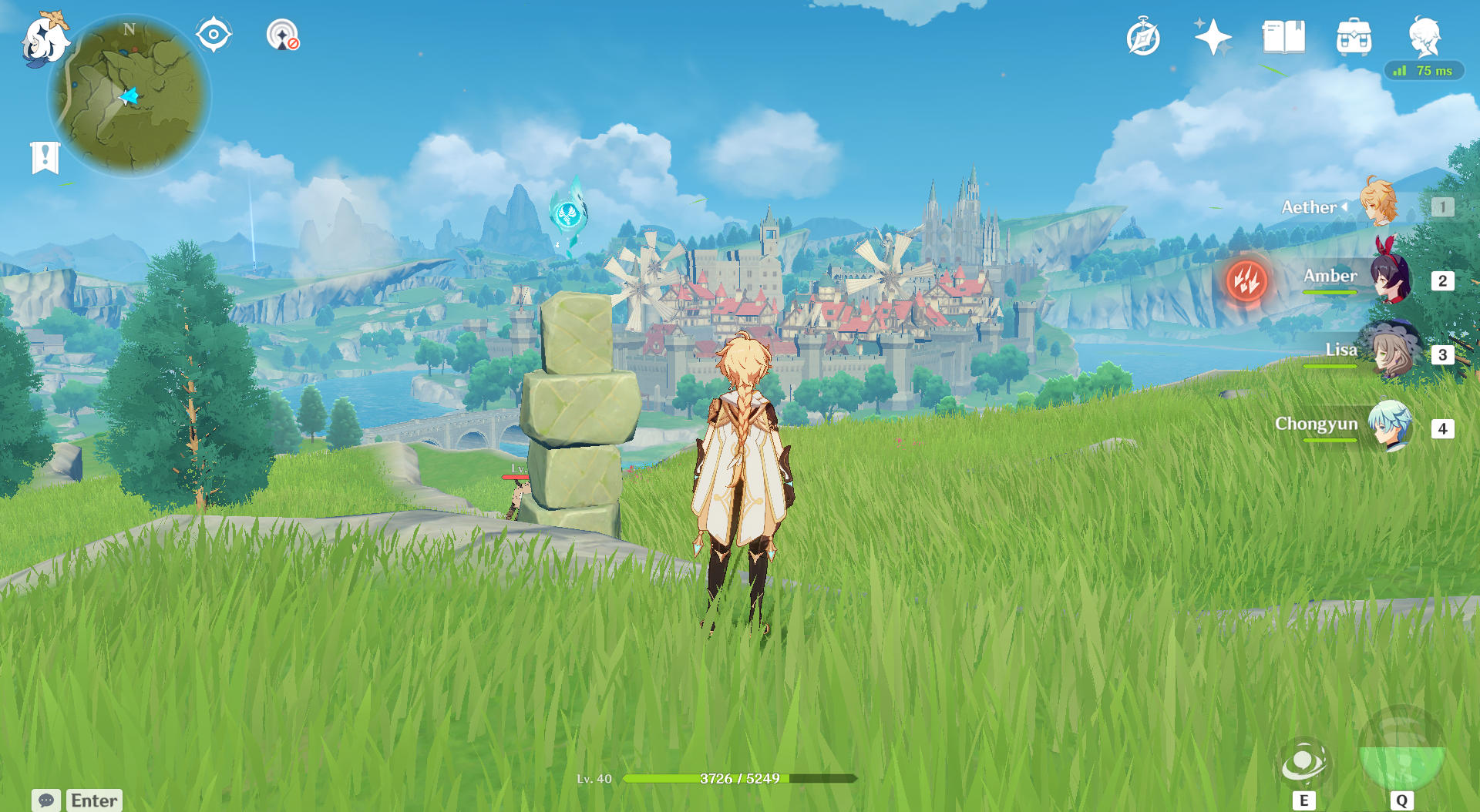Viewport: 1480px width, 812px height.
Task: Open the co-op mode icon
Action: (x=282, y=35)
